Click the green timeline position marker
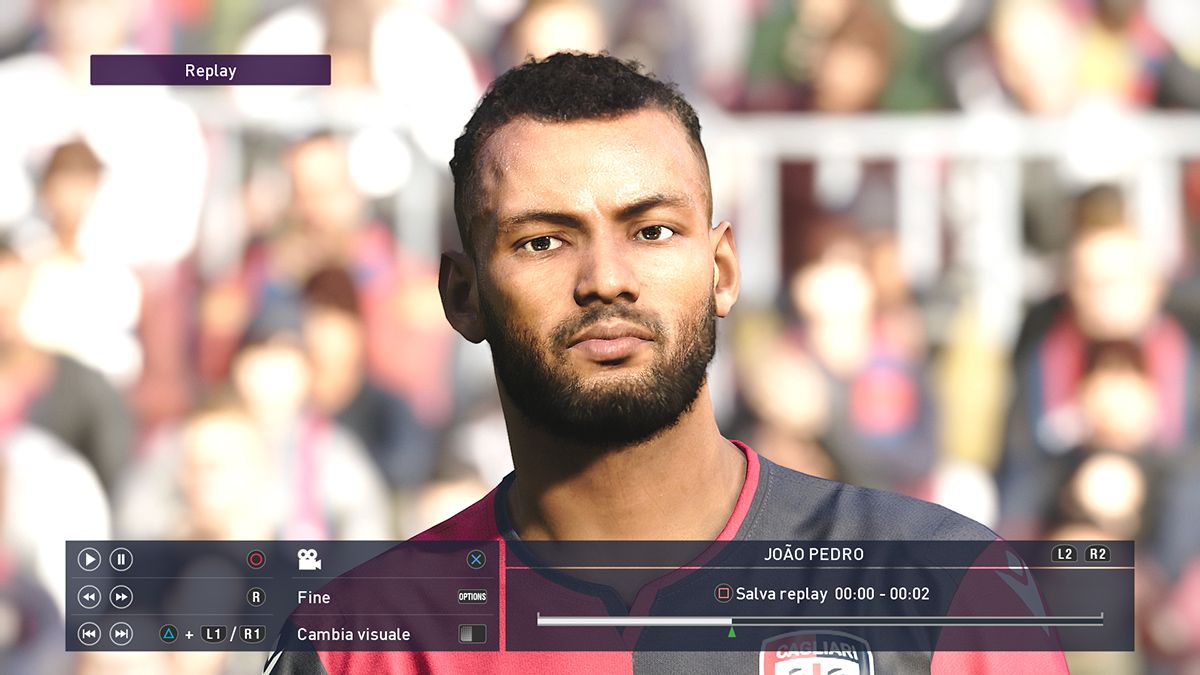1200x675 pixels. tap(732, 632)
